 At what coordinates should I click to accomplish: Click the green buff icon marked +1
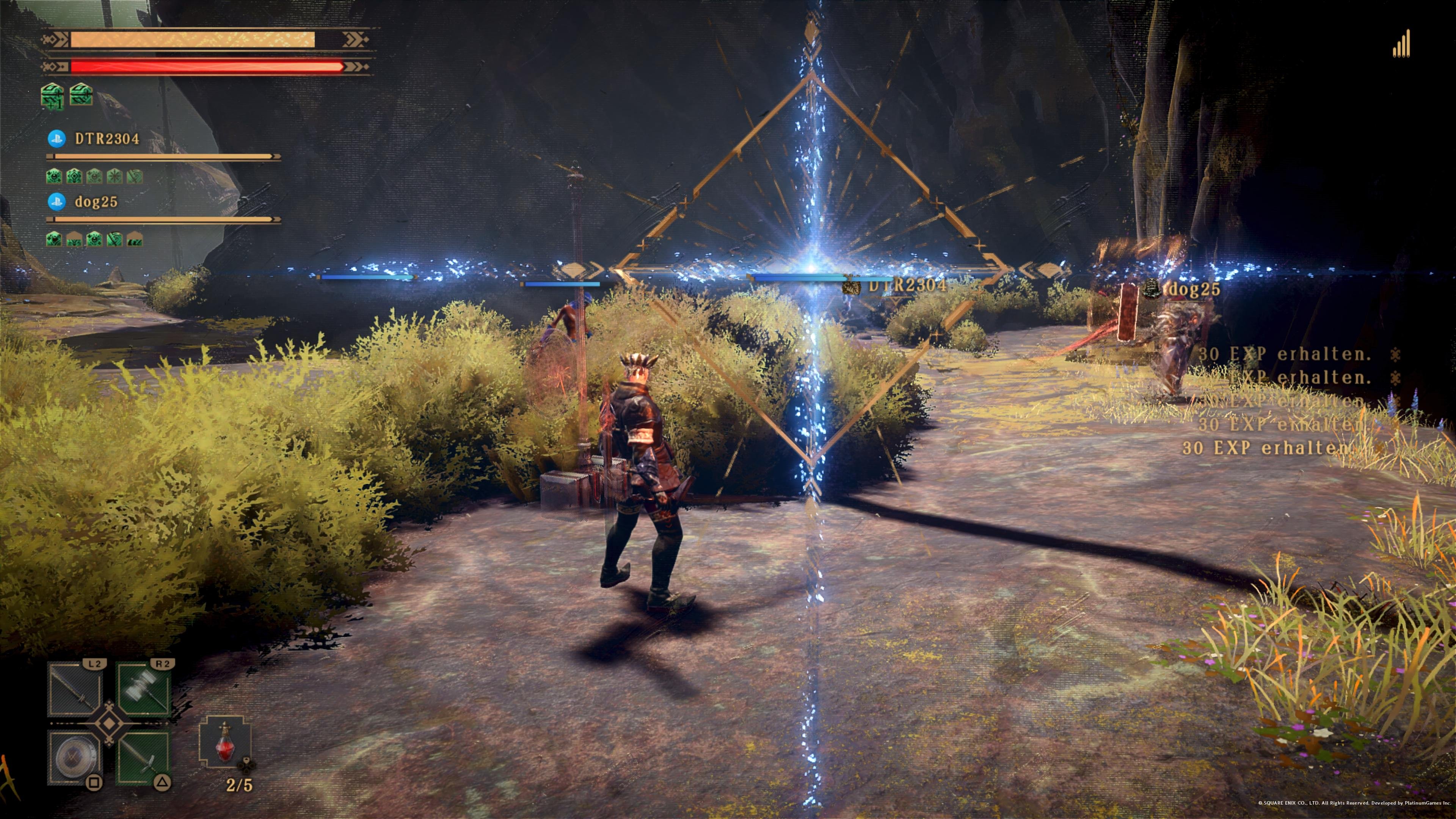tap(52, 96)
